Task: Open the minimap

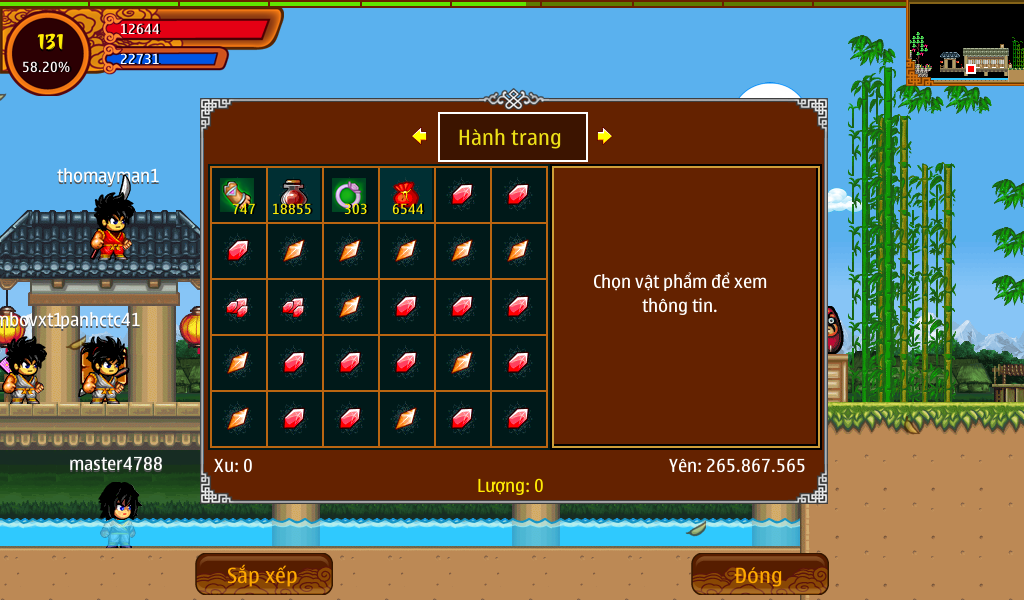Action: coord(964,42)
